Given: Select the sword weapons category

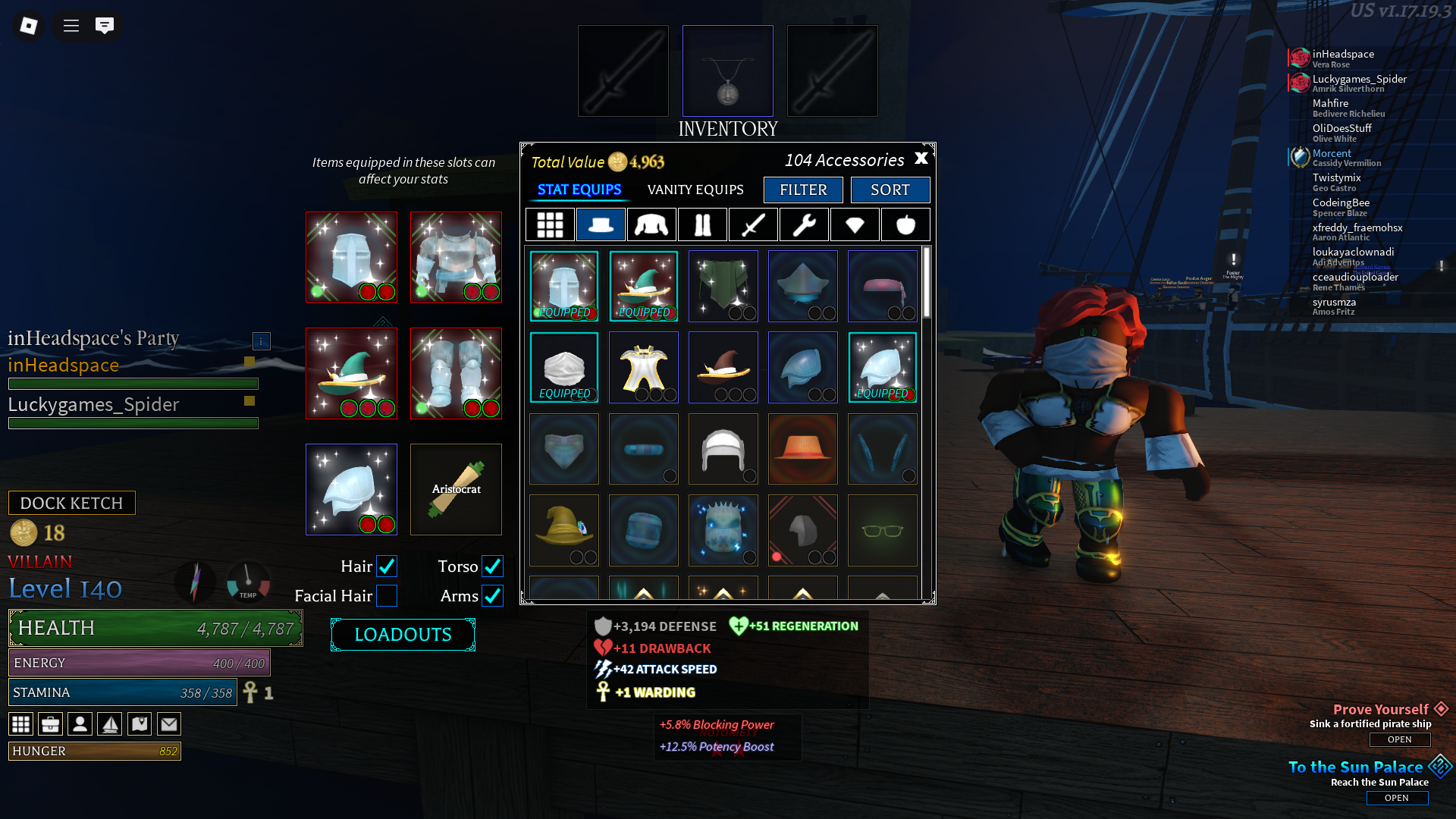Looking at the screenshot, I should coord(753,224).
